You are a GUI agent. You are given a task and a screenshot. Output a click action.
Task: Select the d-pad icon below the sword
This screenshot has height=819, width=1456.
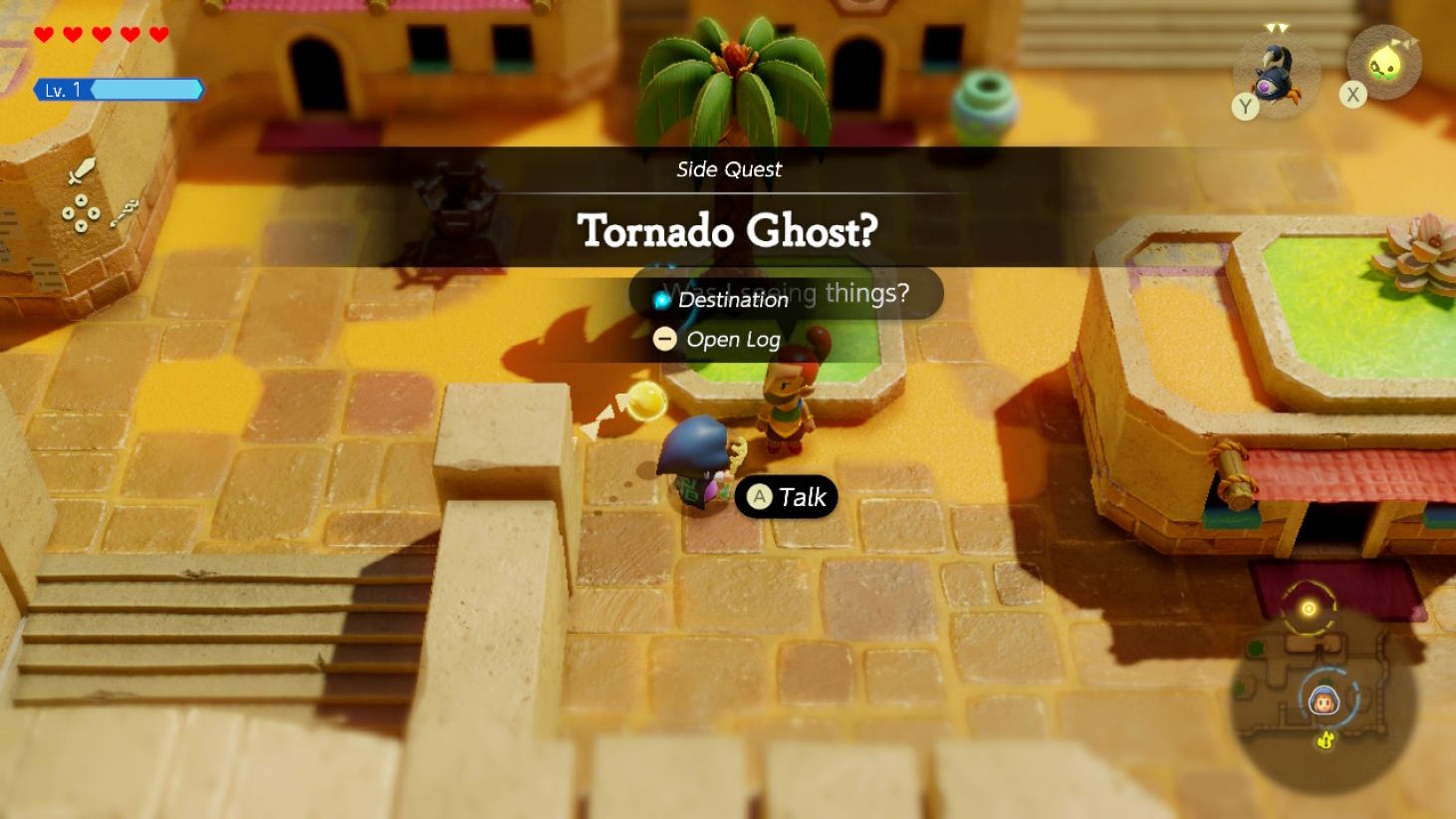click(x=81, y=212)
